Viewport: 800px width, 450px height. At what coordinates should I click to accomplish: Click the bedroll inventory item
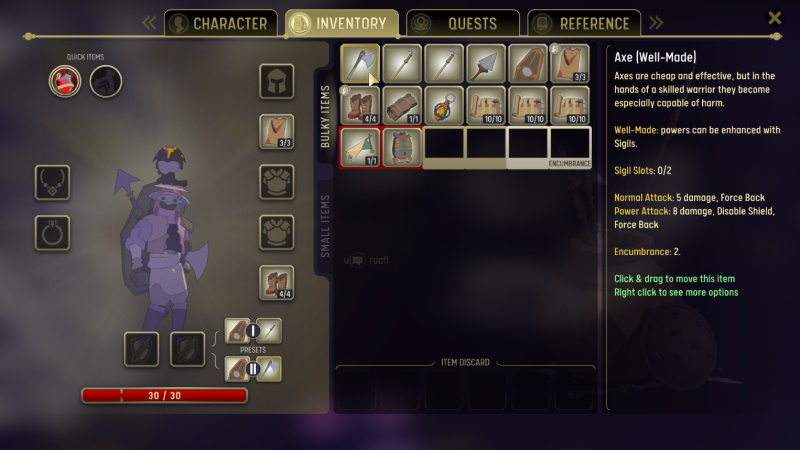point(402,105)
